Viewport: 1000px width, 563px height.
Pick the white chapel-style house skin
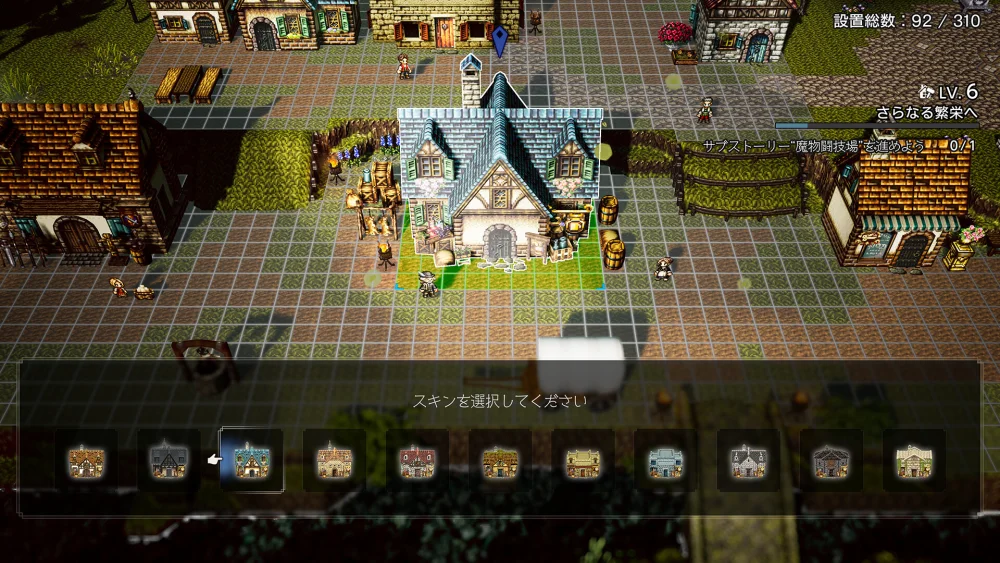pyautogui.click(x=749, y=460)
